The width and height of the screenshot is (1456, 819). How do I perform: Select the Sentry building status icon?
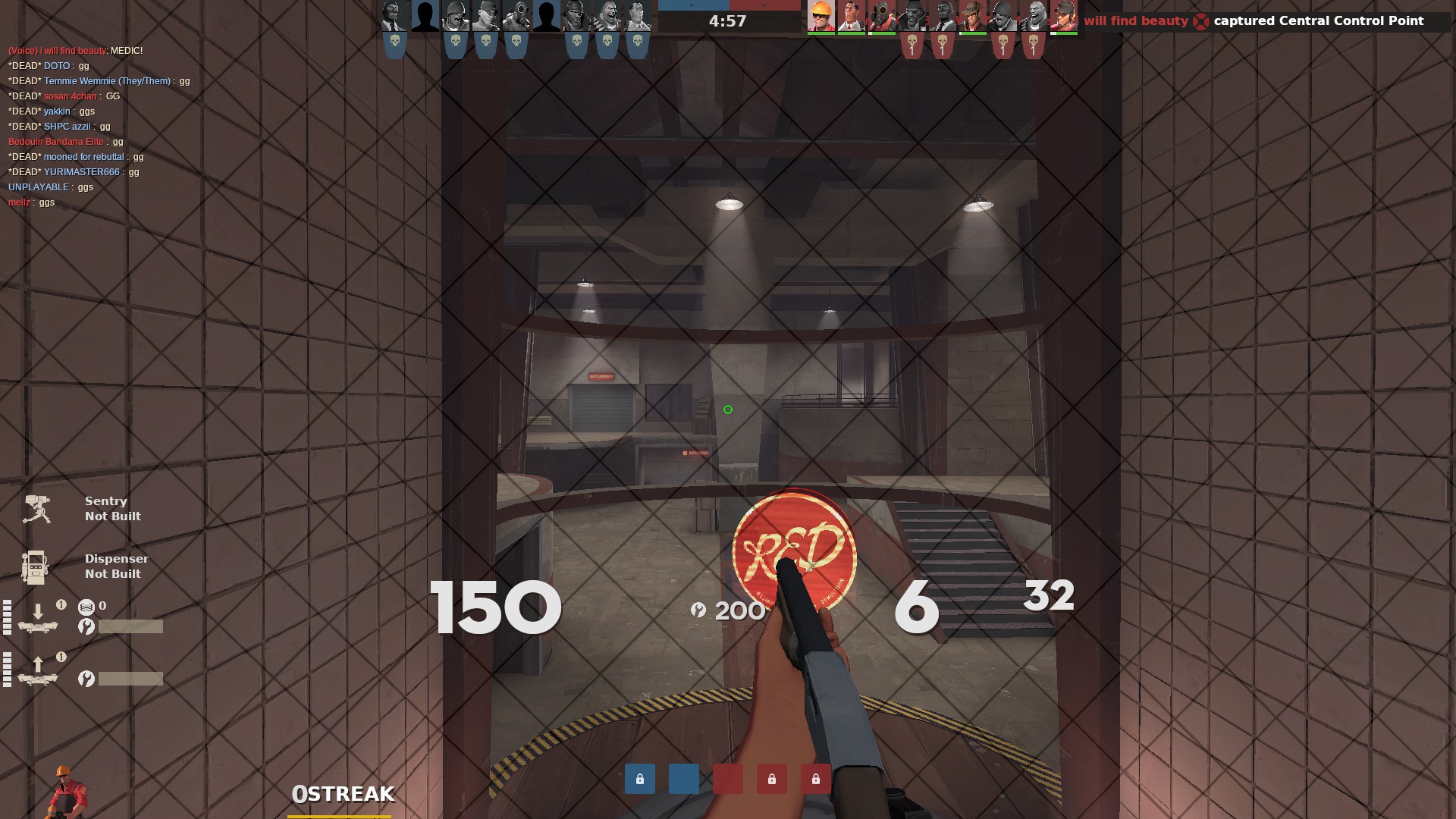pyautogui.click(x=36, y=509)
